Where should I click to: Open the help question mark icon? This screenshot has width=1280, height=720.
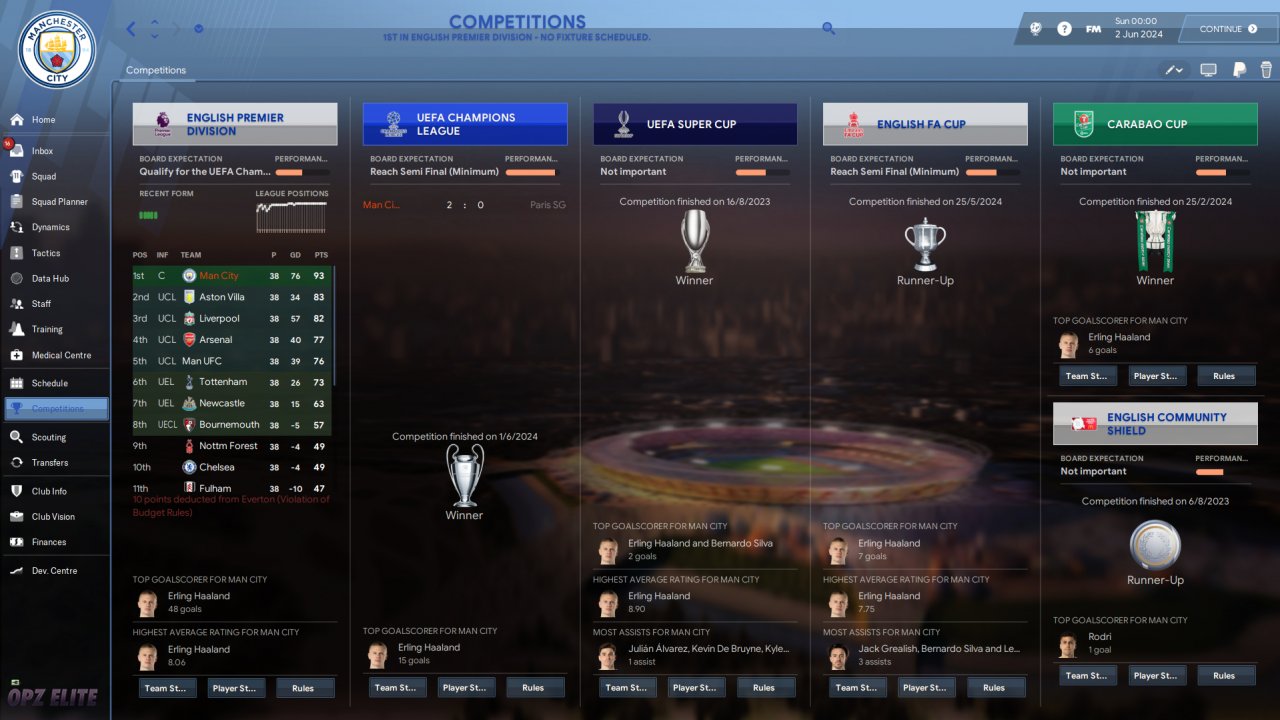point(1064,29)
